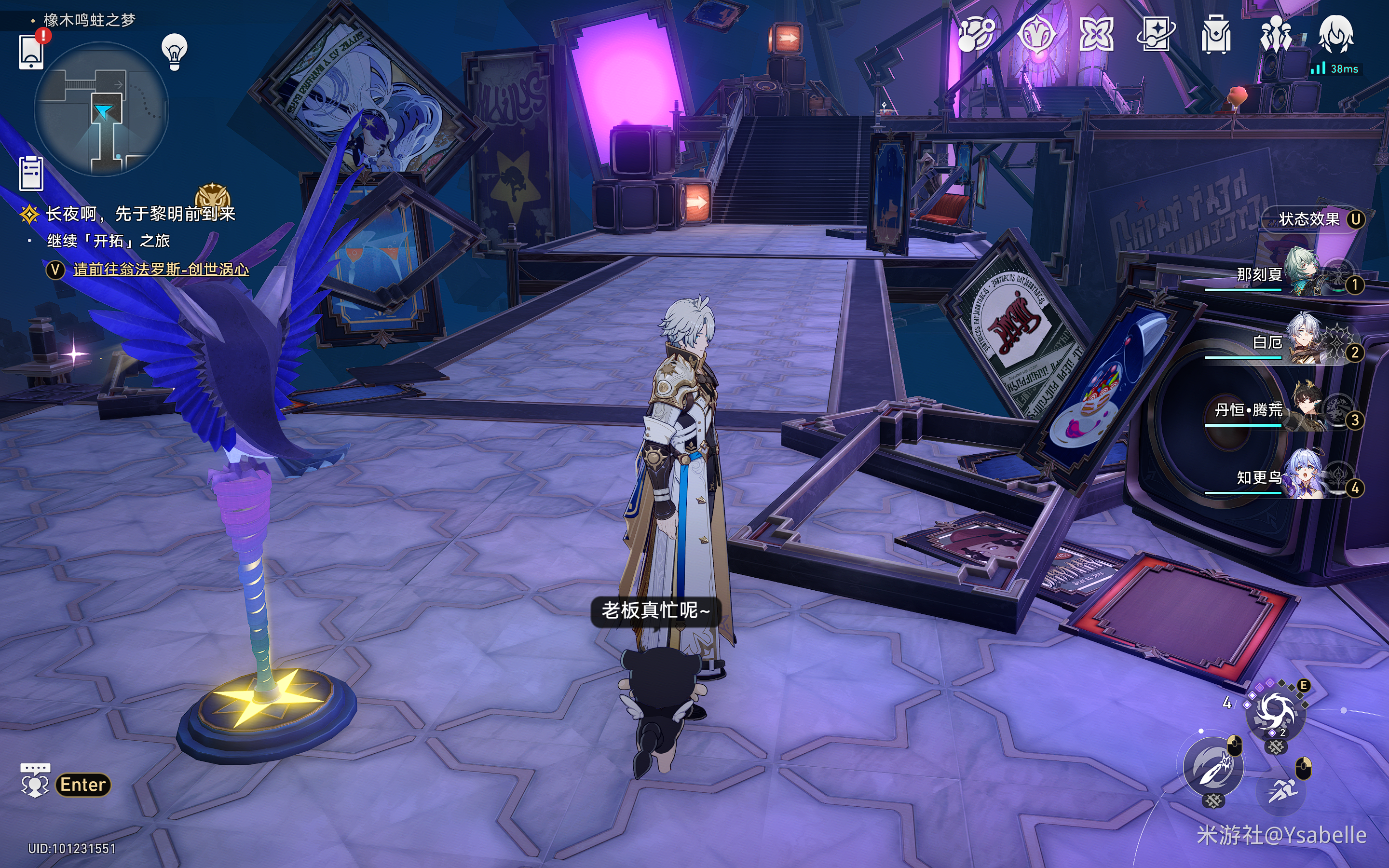
Task: Open the character head icon
Action: (x=1336, y=34)
